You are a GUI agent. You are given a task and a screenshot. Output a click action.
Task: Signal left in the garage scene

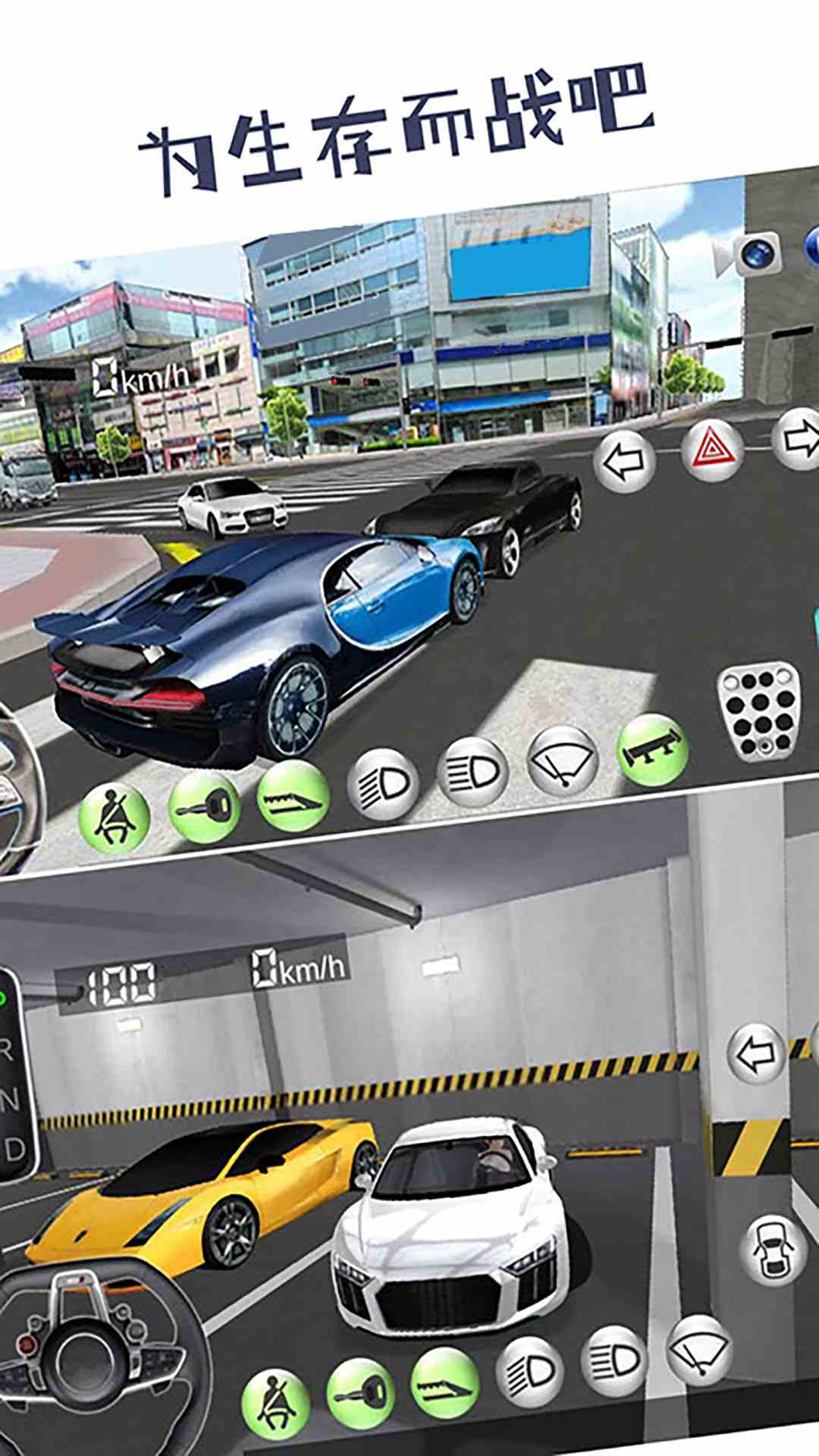point(756,1053)
